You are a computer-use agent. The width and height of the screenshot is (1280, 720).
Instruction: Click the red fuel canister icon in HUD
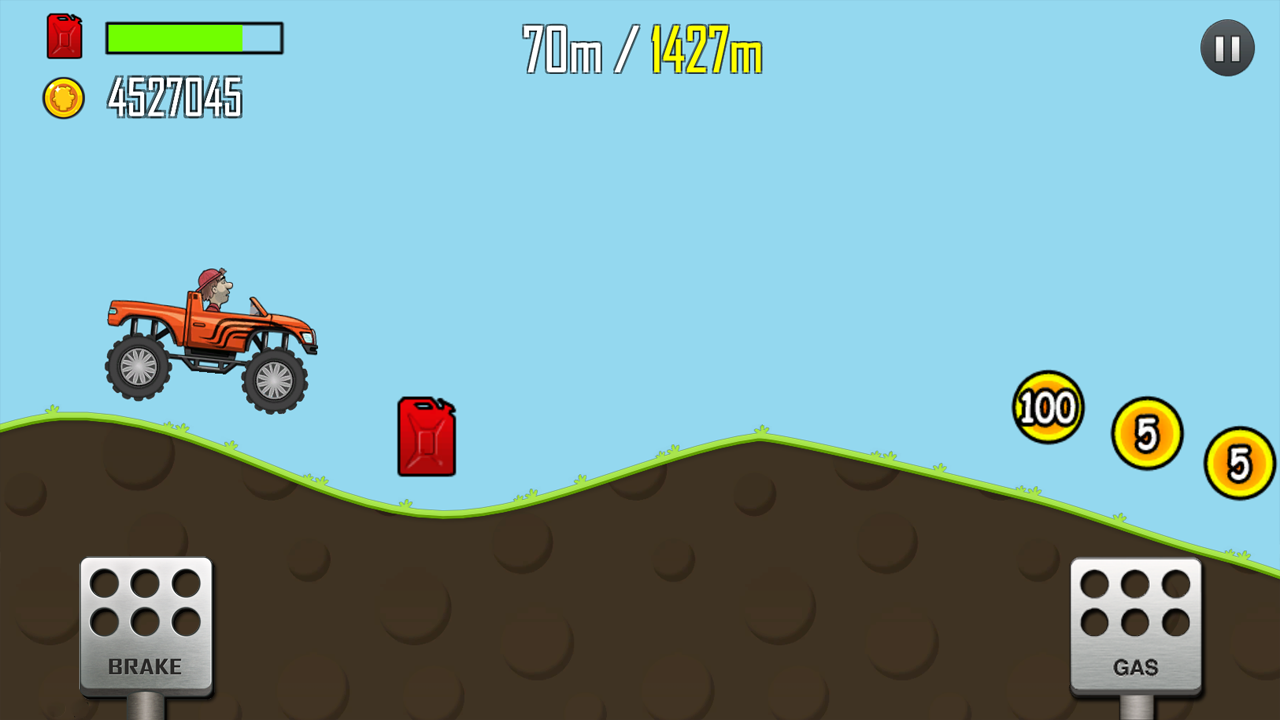coord(64,38)
